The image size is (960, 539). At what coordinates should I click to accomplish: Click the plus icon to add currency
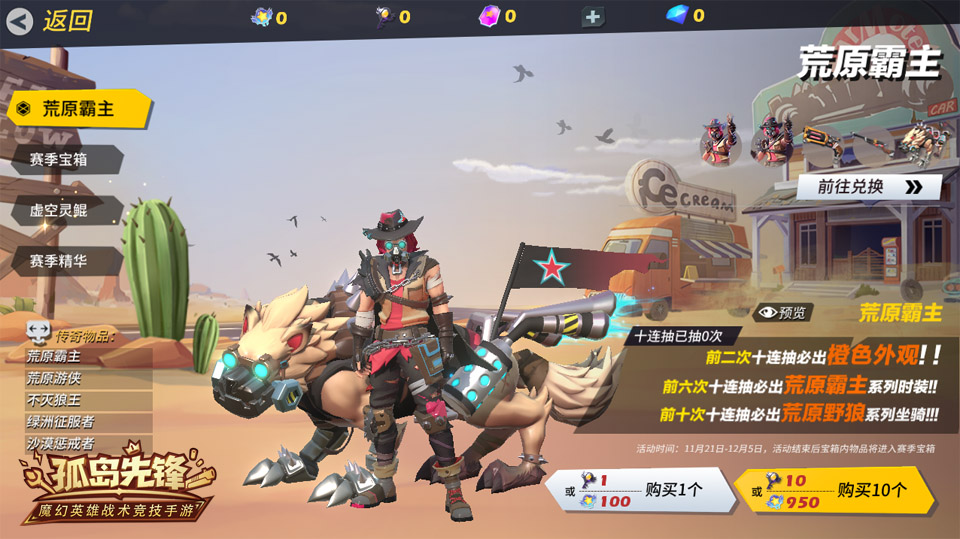click(x=593, y=17)
